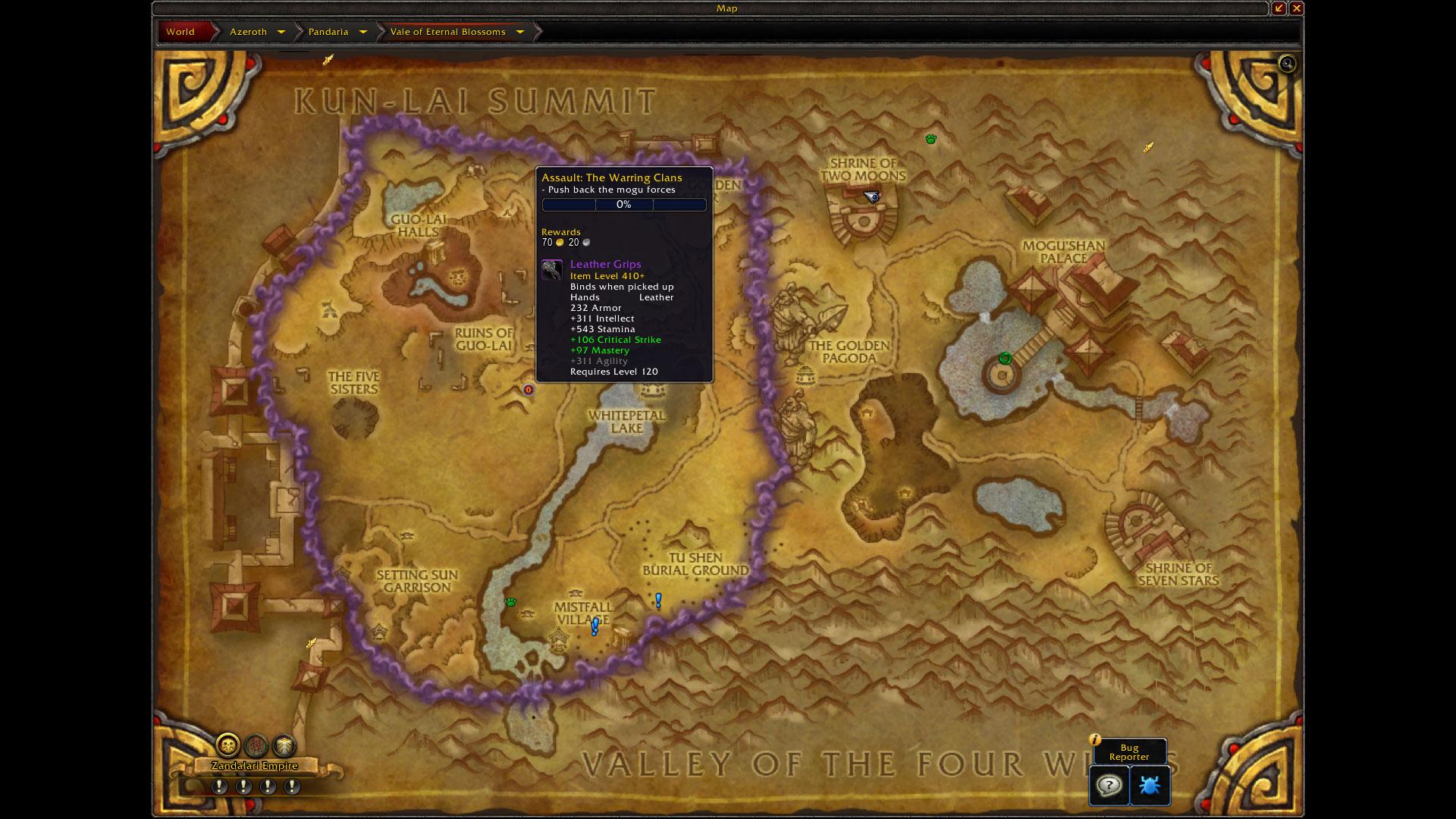This screenshot has height=819, width=1456.
Task: Select the red Horde war campaign emblem
Action: point(256,745)
